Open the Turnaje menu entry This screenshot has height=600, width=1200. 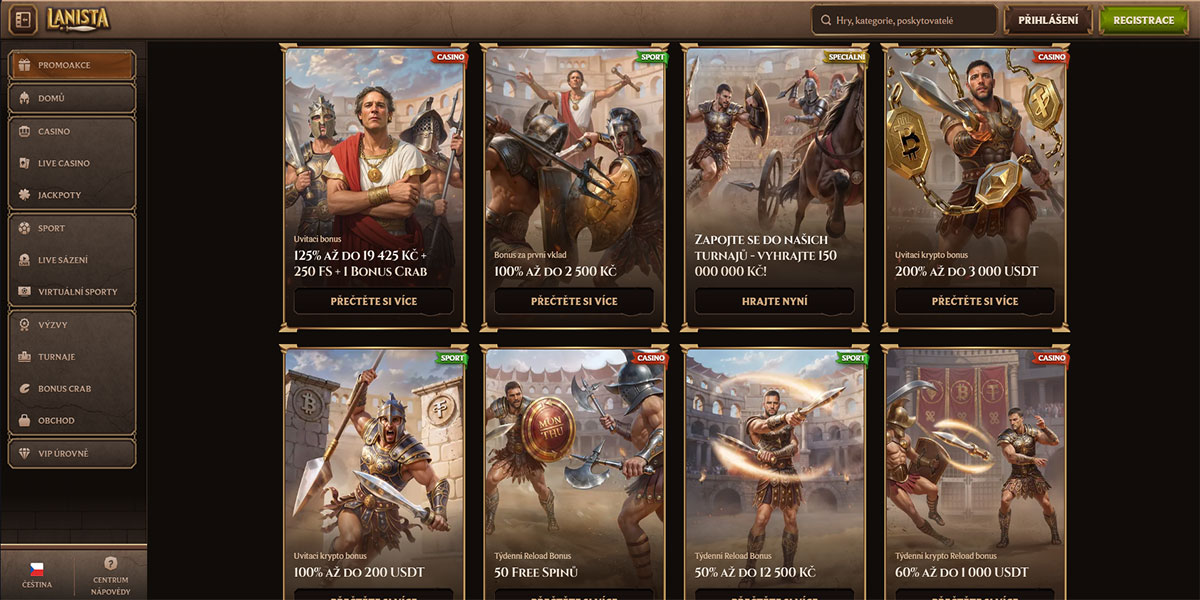click(x=72, y=357)
